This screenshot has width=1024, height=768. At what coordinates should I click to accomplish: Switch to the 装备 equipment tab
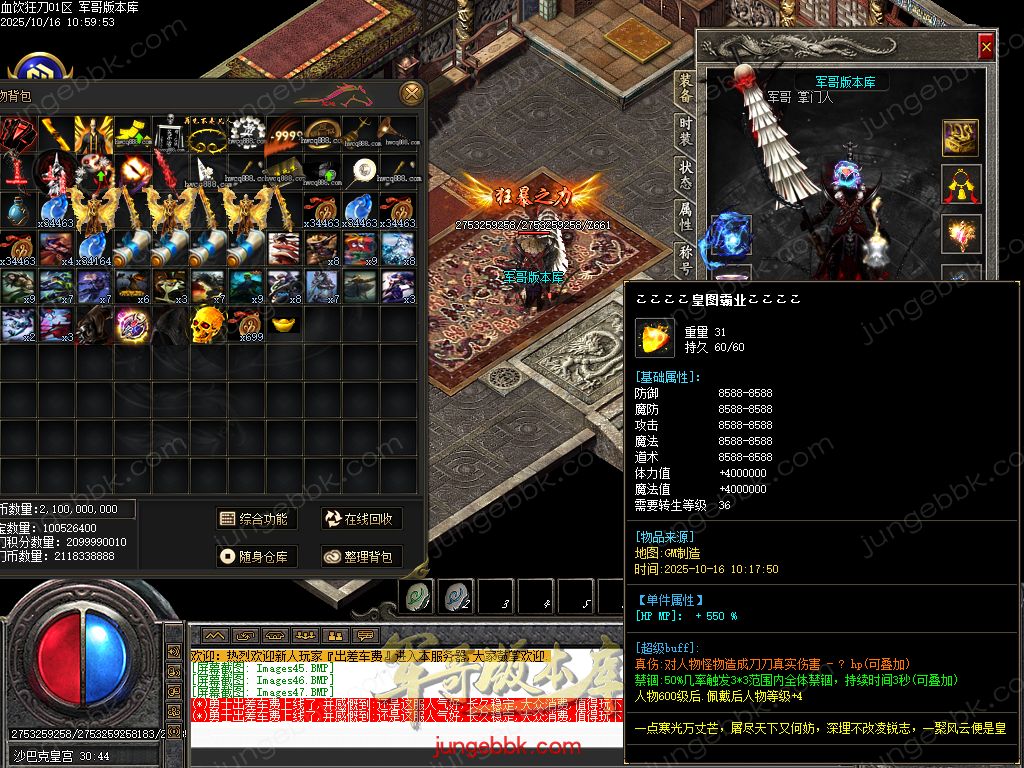click(x=685, y=88)
